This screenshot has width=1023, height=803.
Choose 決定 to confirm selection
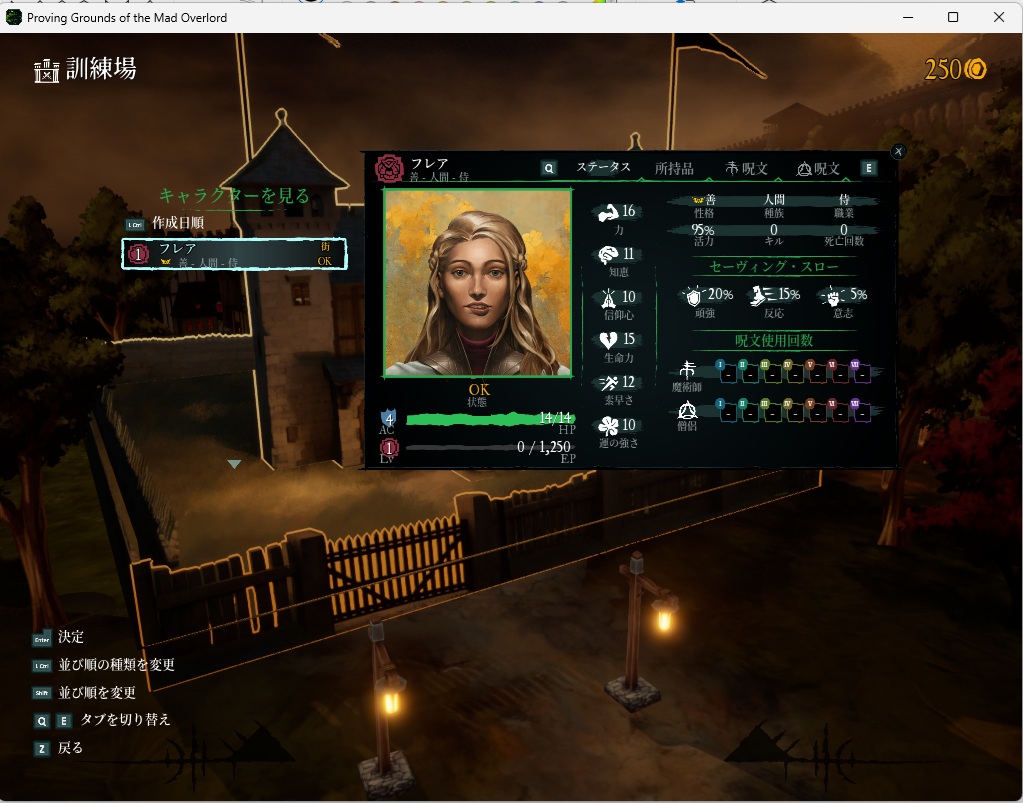point(70,637)
